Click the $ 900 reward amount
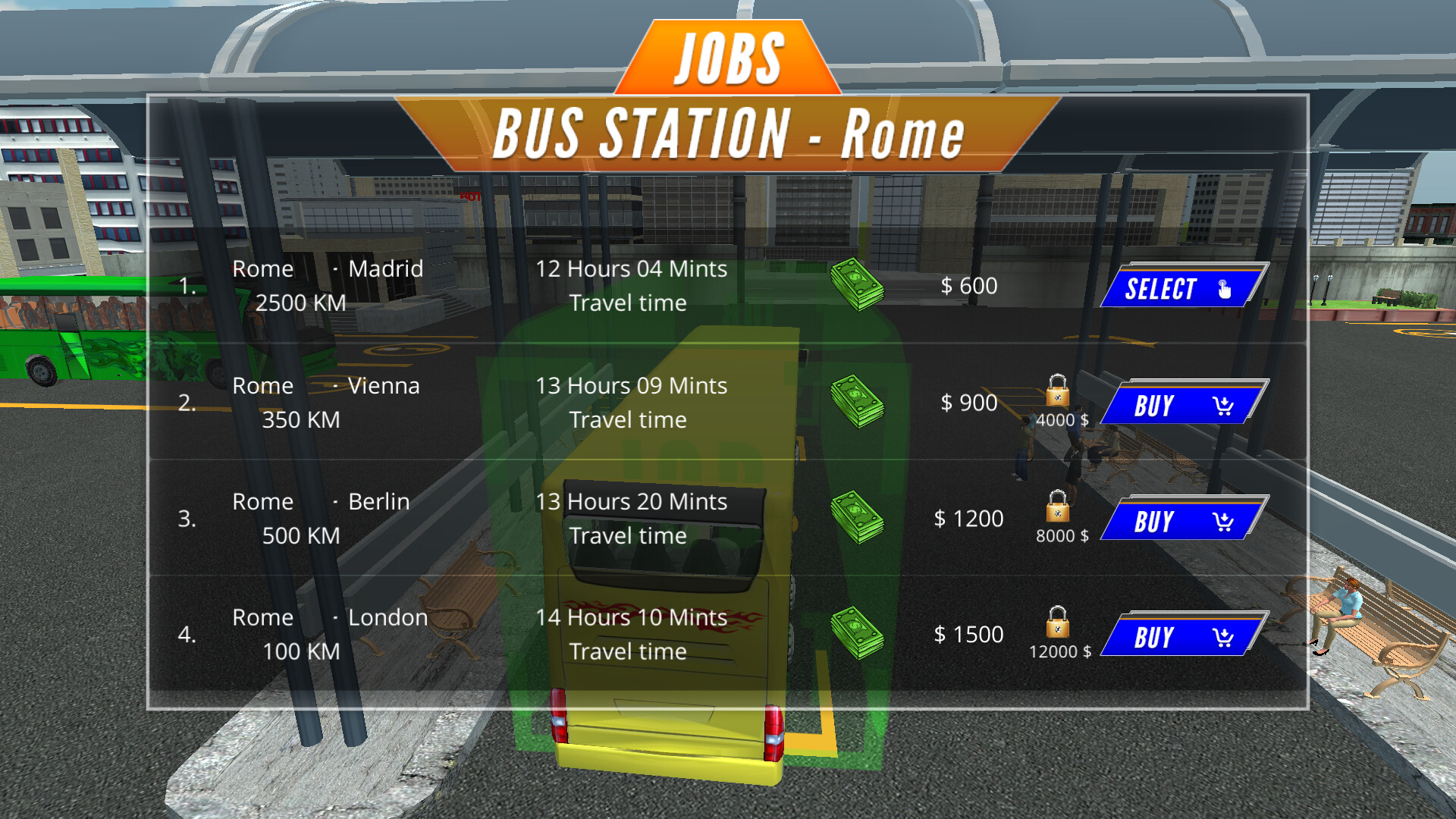 point(969,403)
